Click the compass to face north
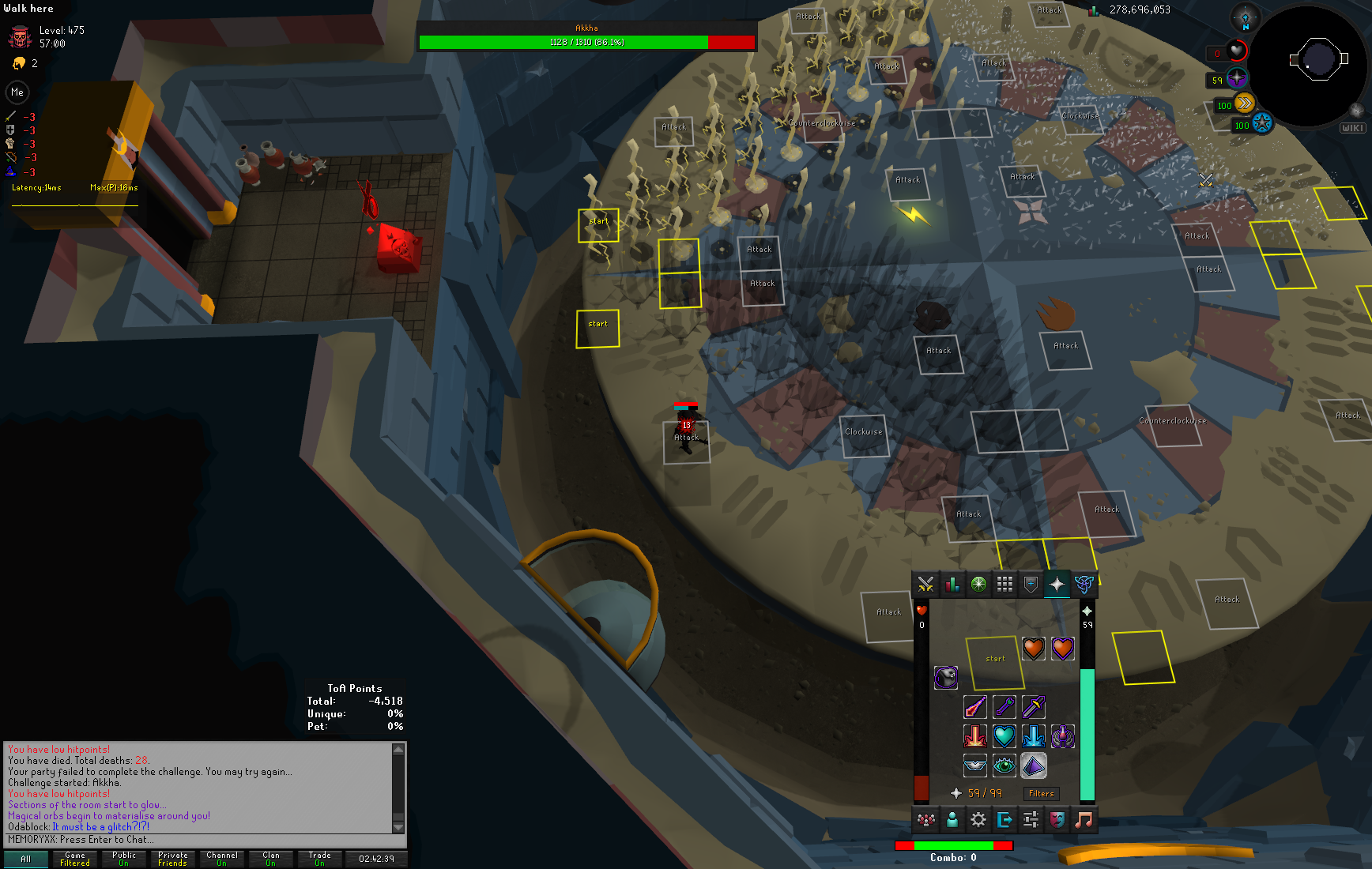1372x869 pixels. tap(1245, 17)
